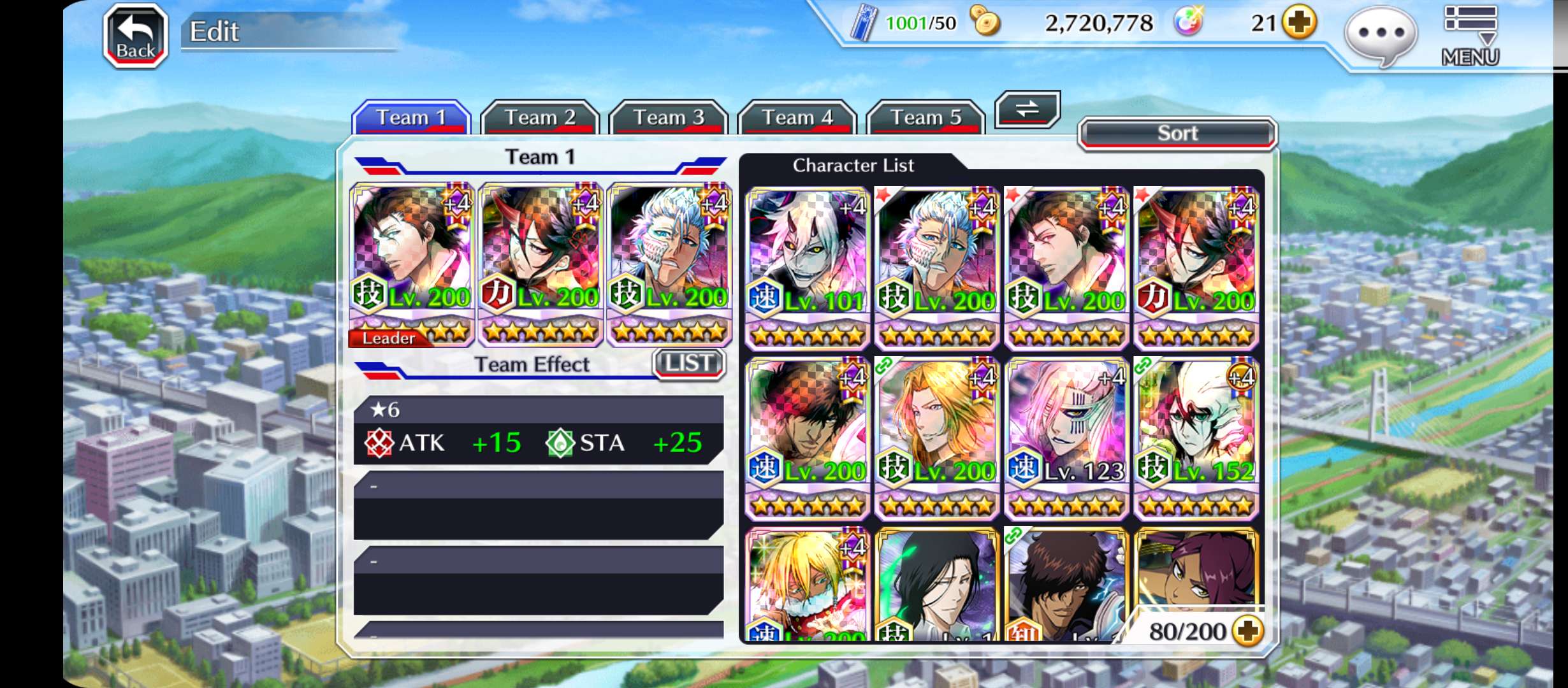
Task: Open the Sort options
Action: (x=1177, y=133)
